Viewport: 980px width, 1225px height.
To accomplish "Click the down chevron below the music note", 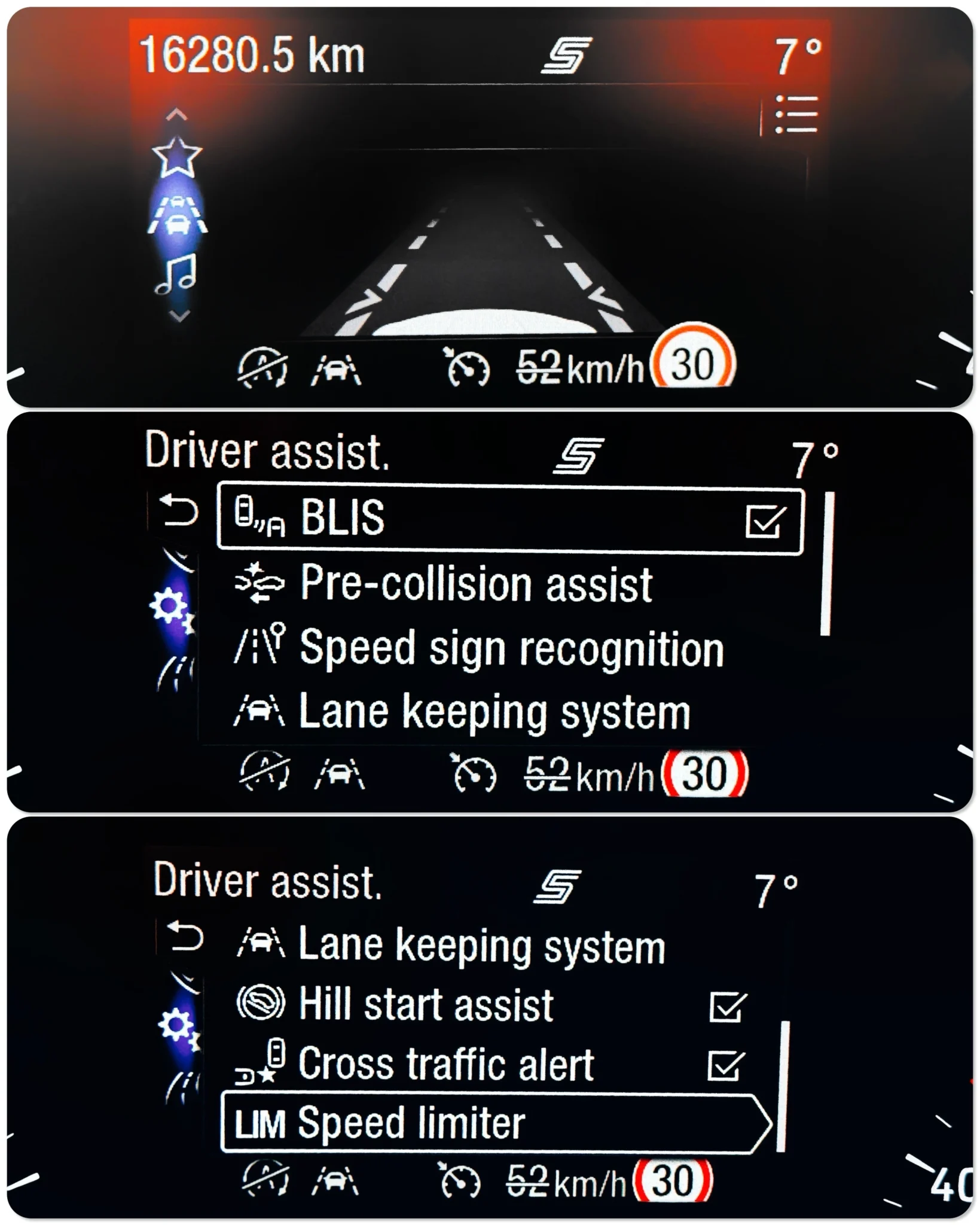I will click(x=179, y=315).
